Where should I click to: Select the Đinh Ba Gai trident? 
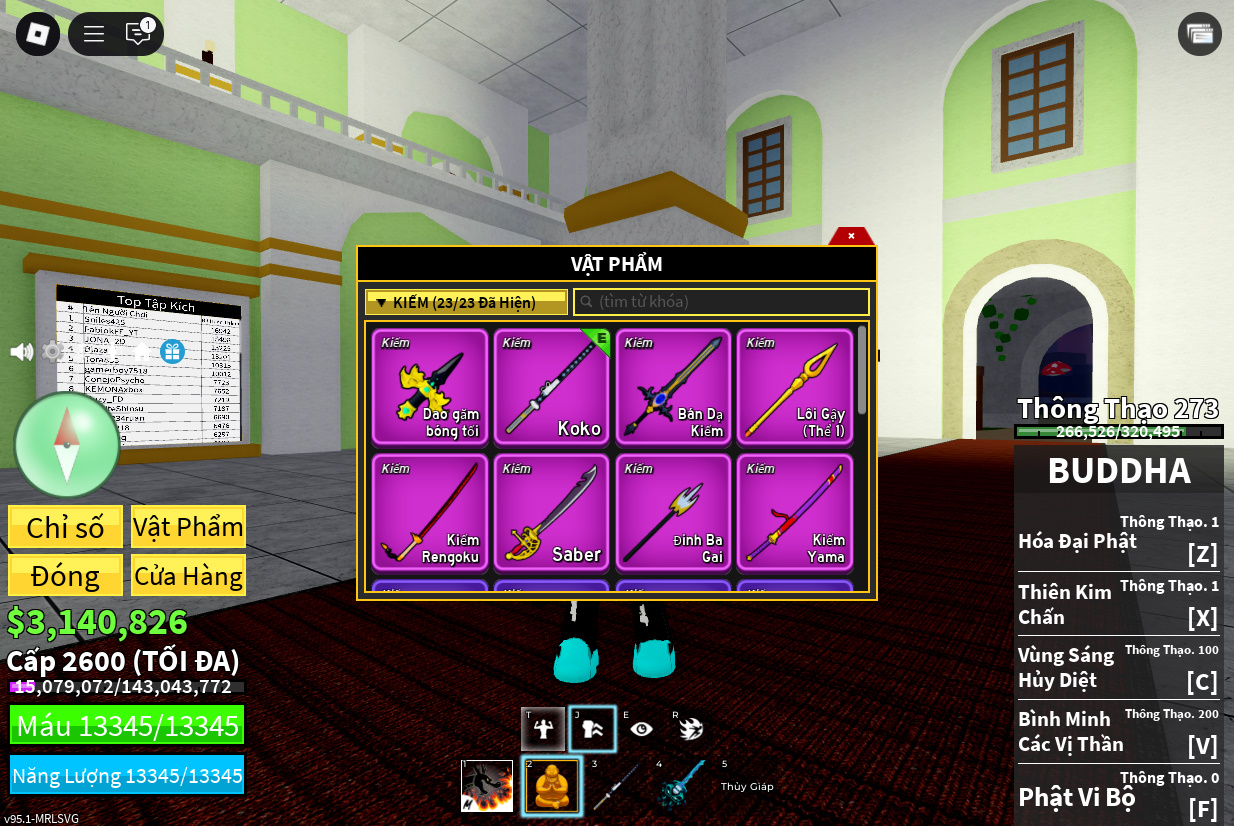pyautogui.click(x=673, y=512)
